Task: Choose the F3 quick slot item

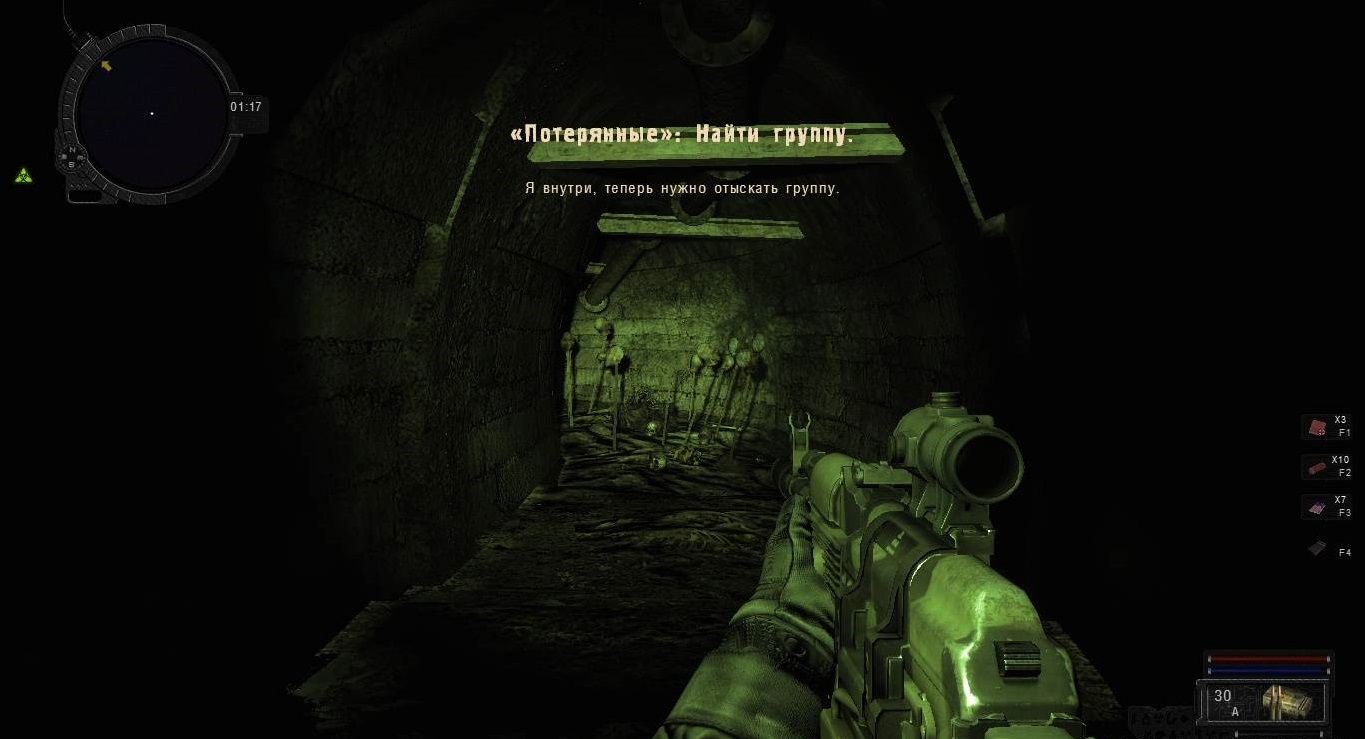Action: tap(1316, 508)
